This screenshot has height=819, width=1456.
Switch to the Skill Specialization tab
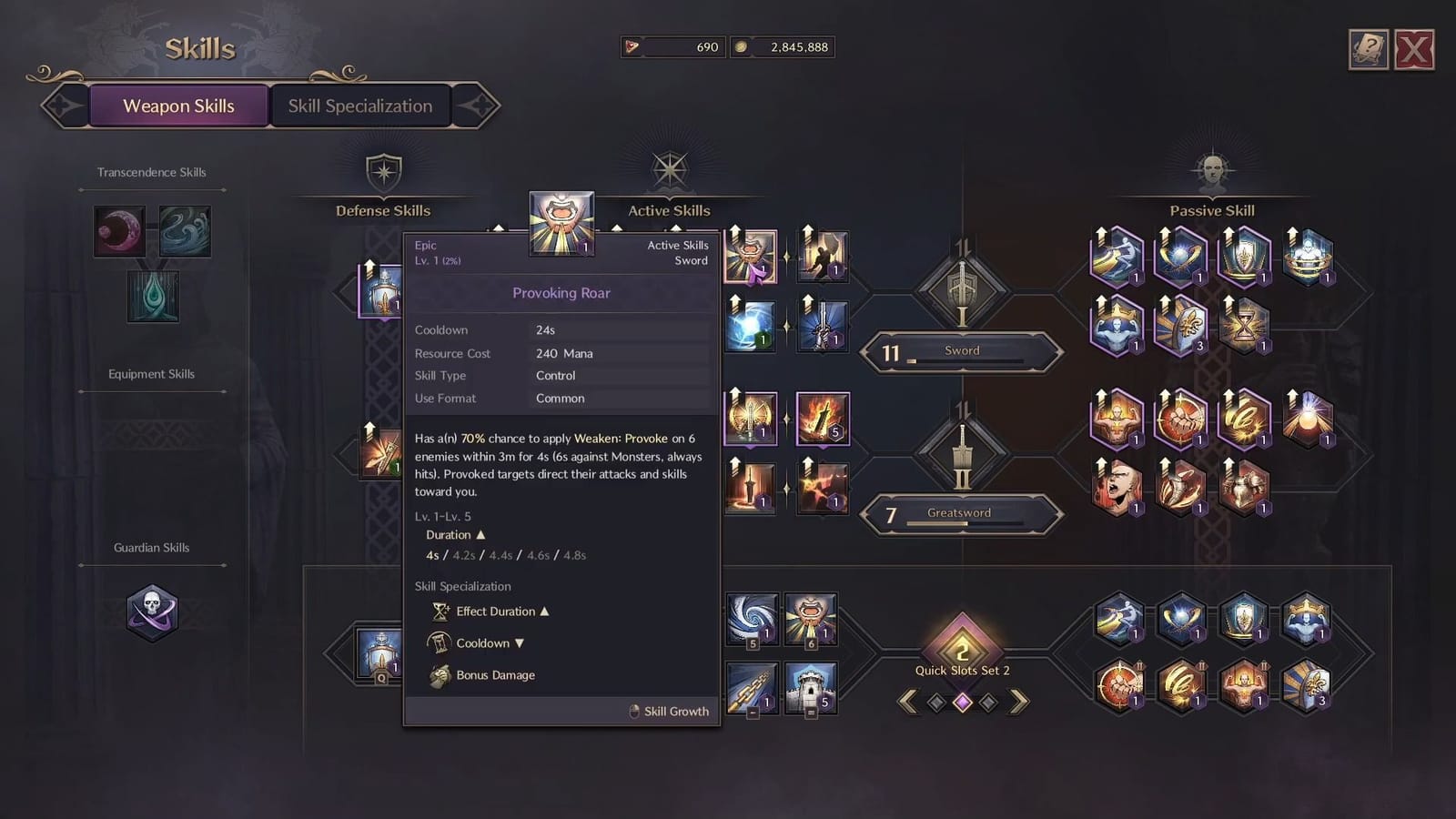tap(360, 106)
